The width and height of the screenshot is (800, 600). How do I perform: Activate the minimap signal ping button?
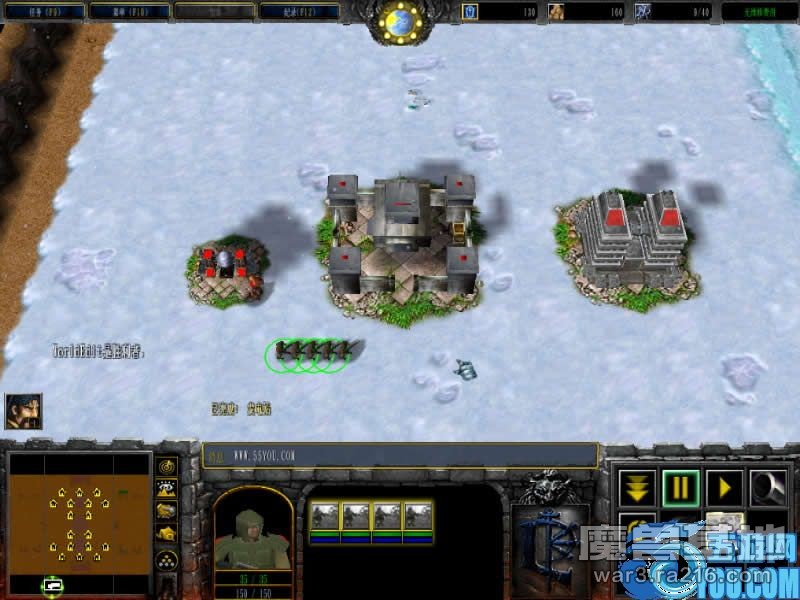tap(166, 467)
